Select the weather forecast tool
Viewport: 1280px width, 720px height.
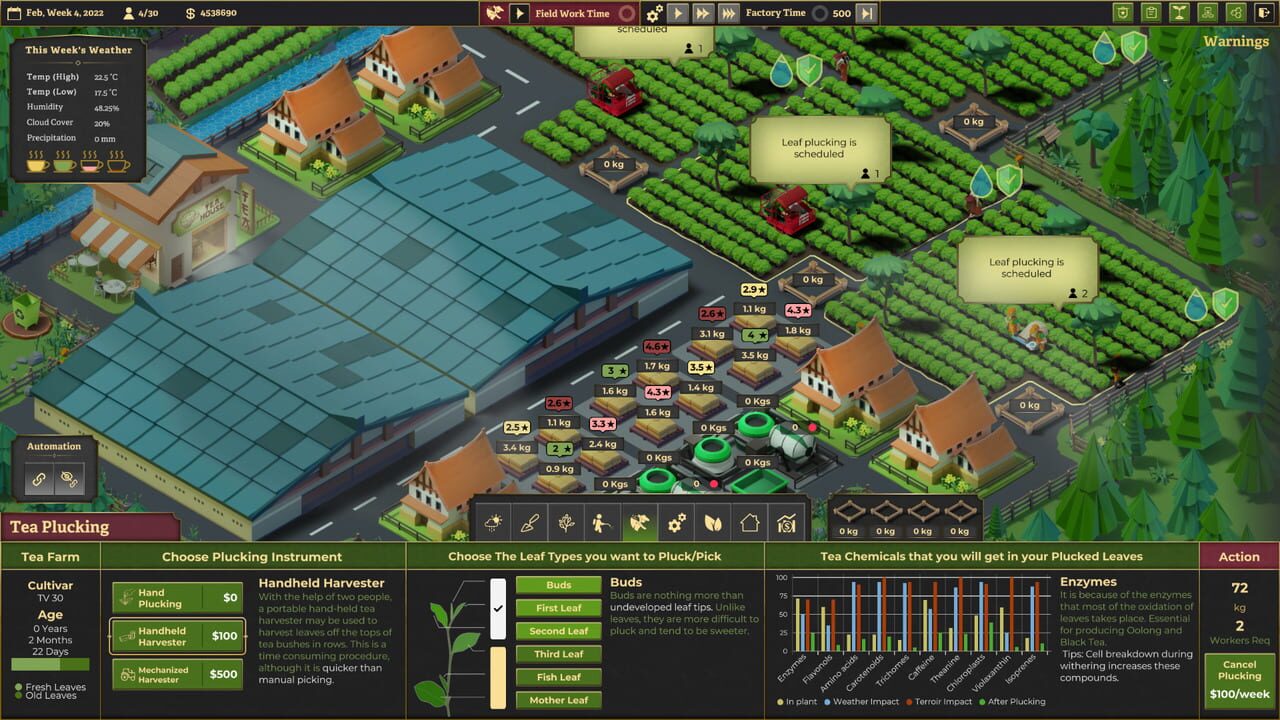coord(493,522)
